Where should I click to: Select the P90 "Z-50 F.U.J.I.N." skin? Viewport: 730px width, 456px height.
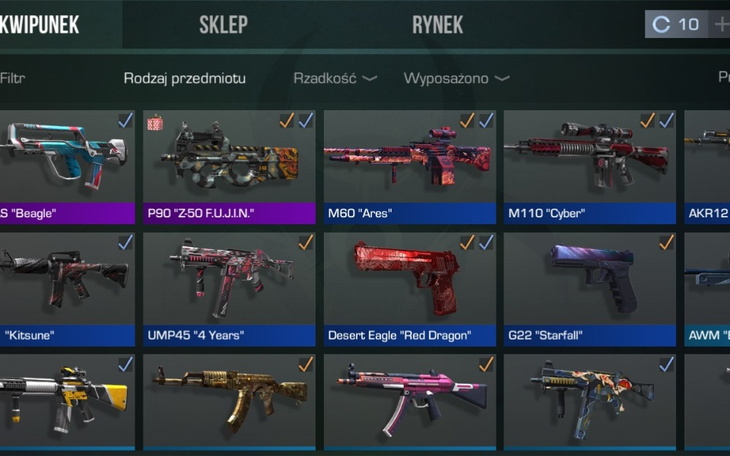coord(229,165)
